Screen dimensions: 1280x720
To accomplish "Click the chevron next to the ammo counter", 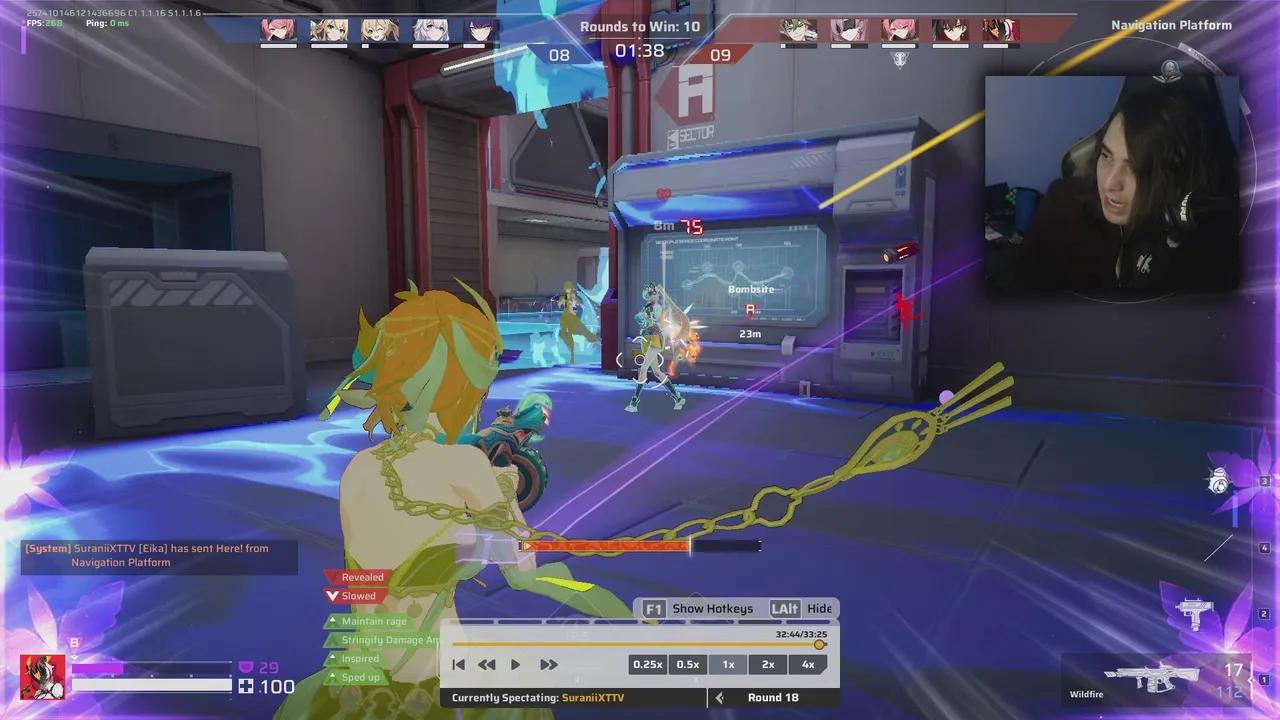I will coord(1249,678).
